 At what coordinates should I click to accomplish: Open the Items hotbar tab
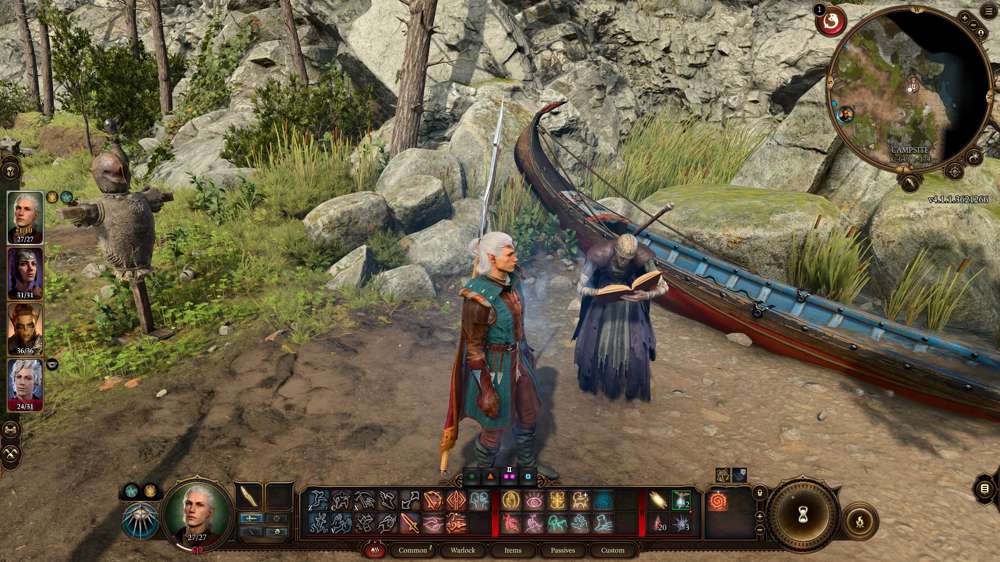pos(513,550)
